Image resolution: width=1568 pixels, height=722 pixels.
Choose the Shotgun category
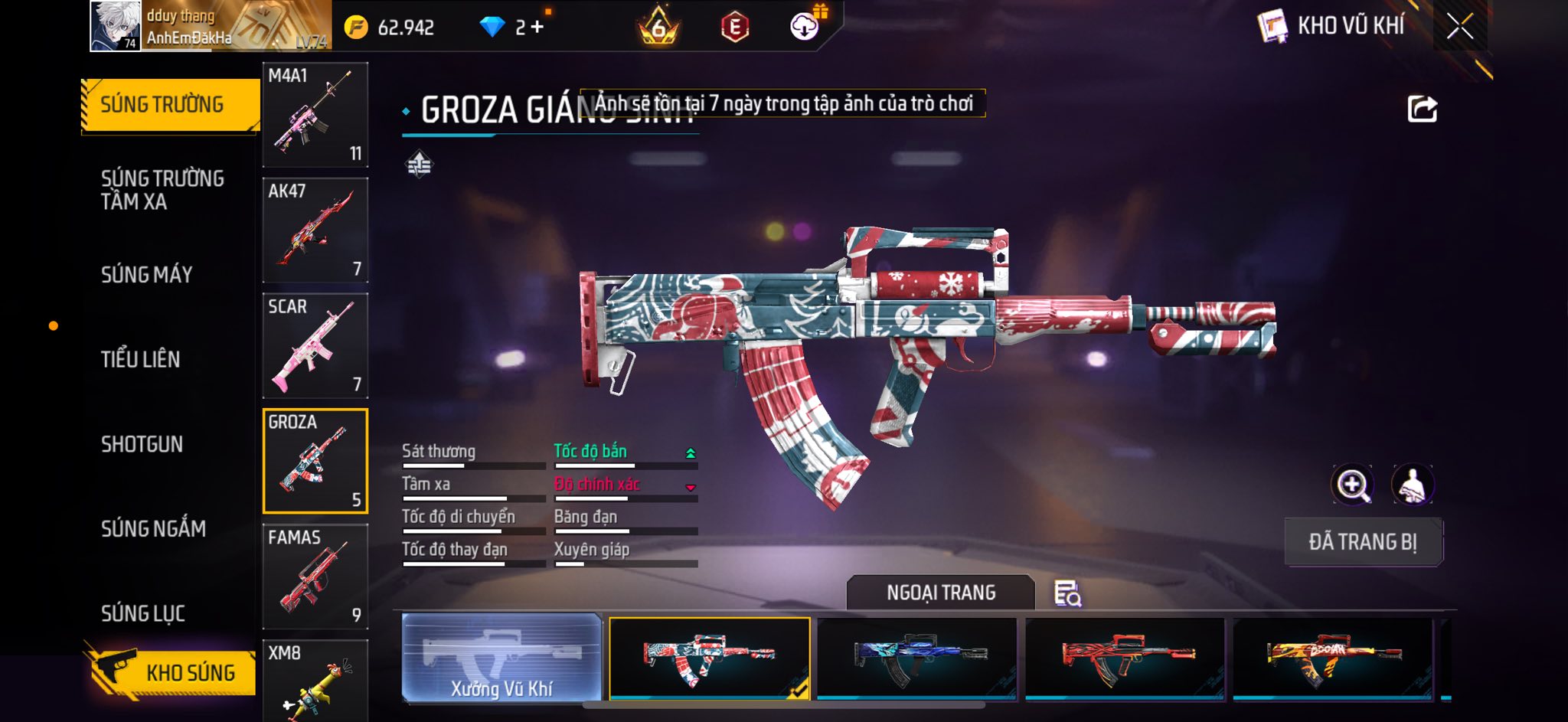coord(142,444)
